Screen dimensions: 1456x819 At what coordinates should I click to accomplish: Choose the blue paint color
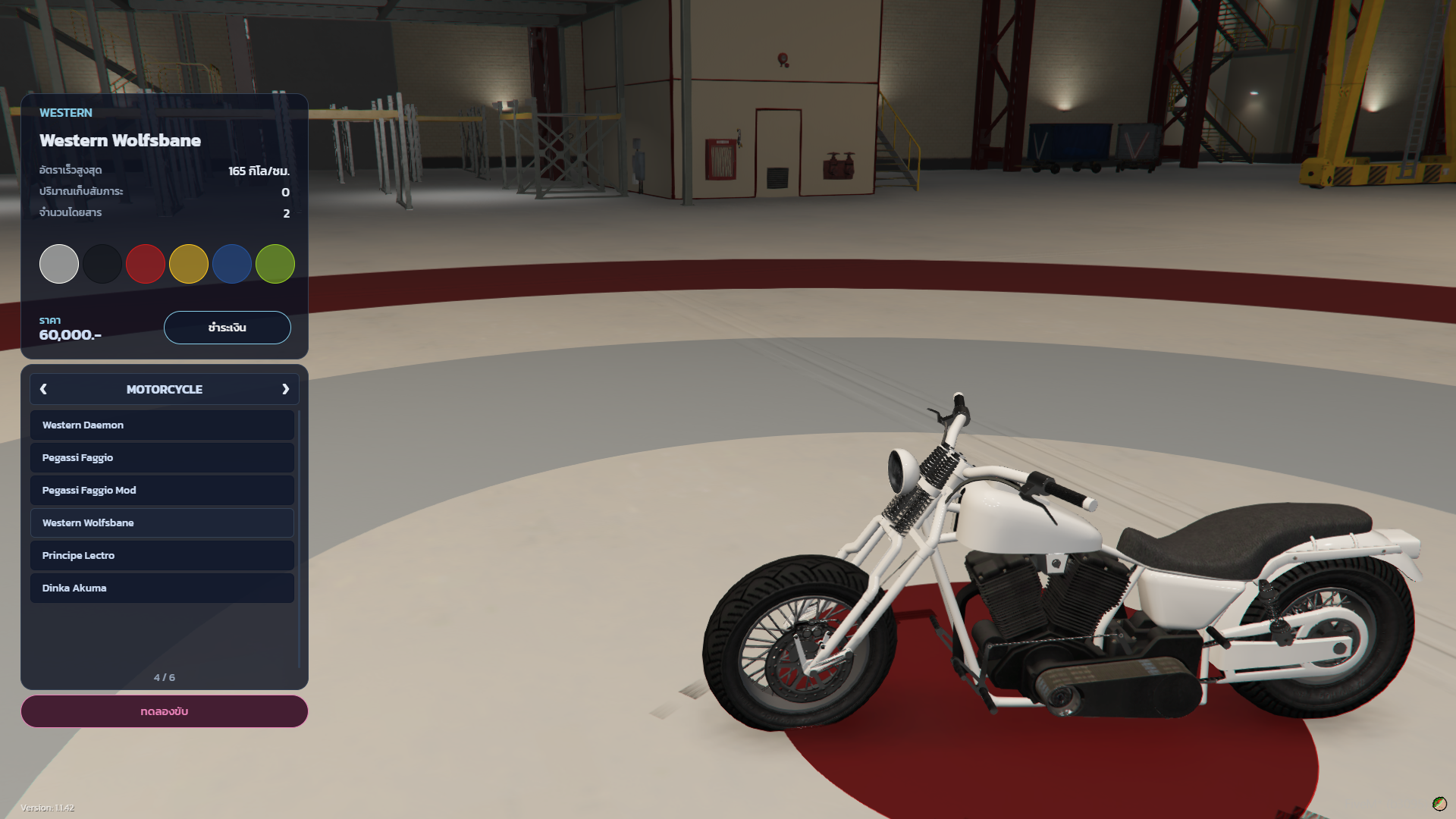tap(232, 264)
